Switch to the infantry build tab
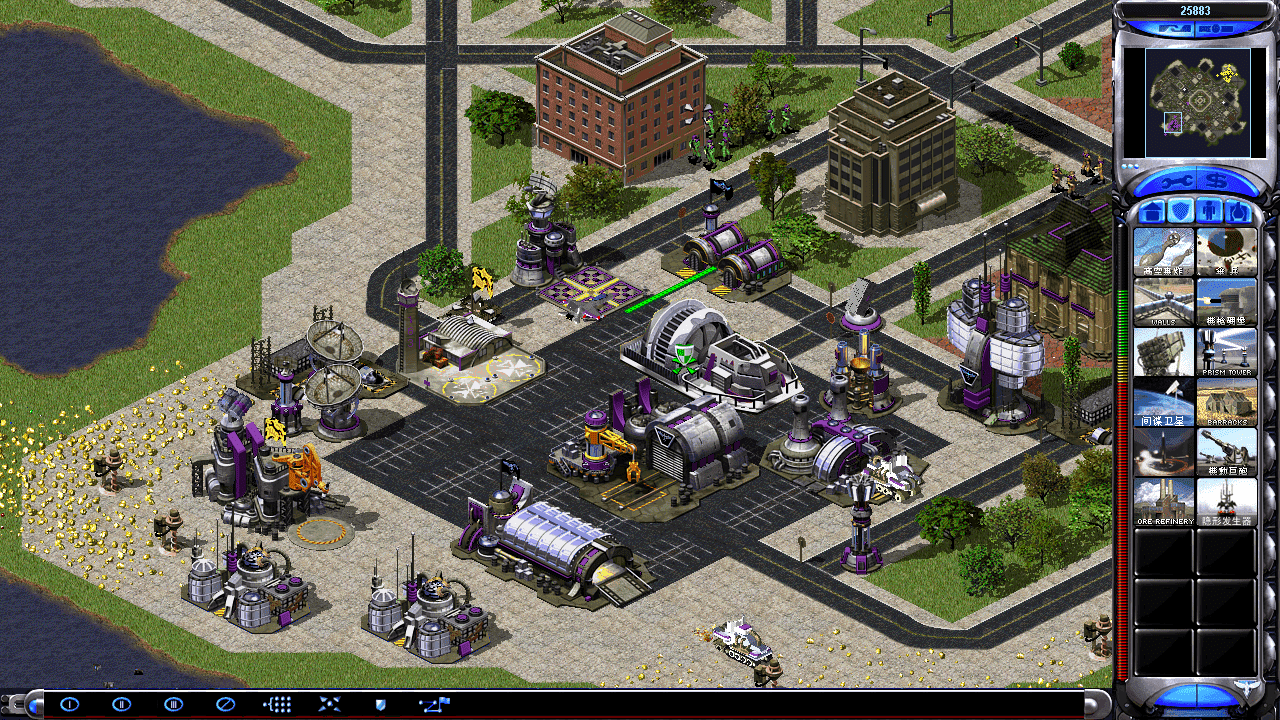1280x720 pixels. 1209,211
